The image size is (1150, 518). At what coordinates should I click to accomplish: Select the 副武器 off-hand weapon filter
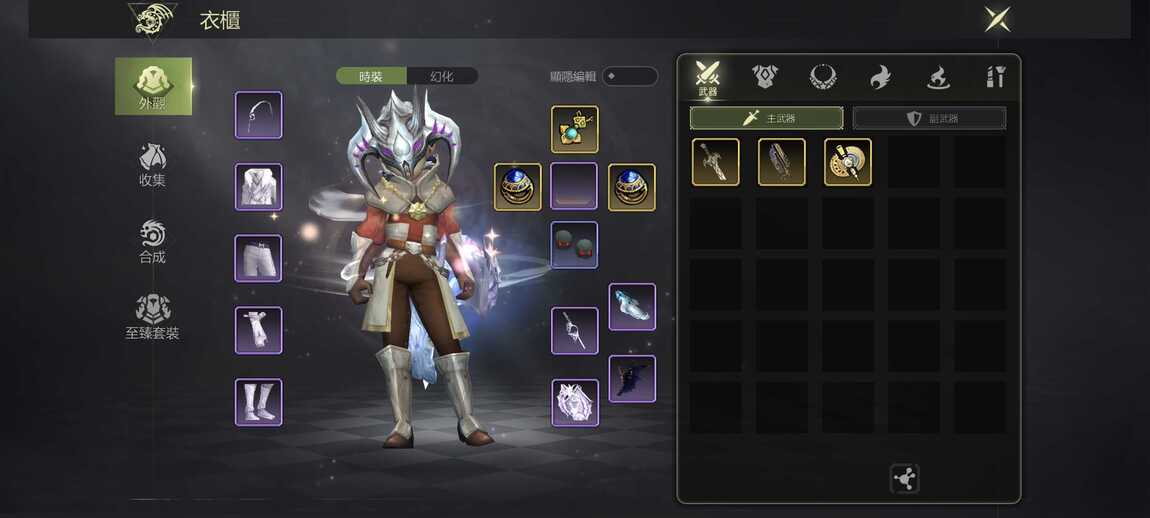[929, 118]
